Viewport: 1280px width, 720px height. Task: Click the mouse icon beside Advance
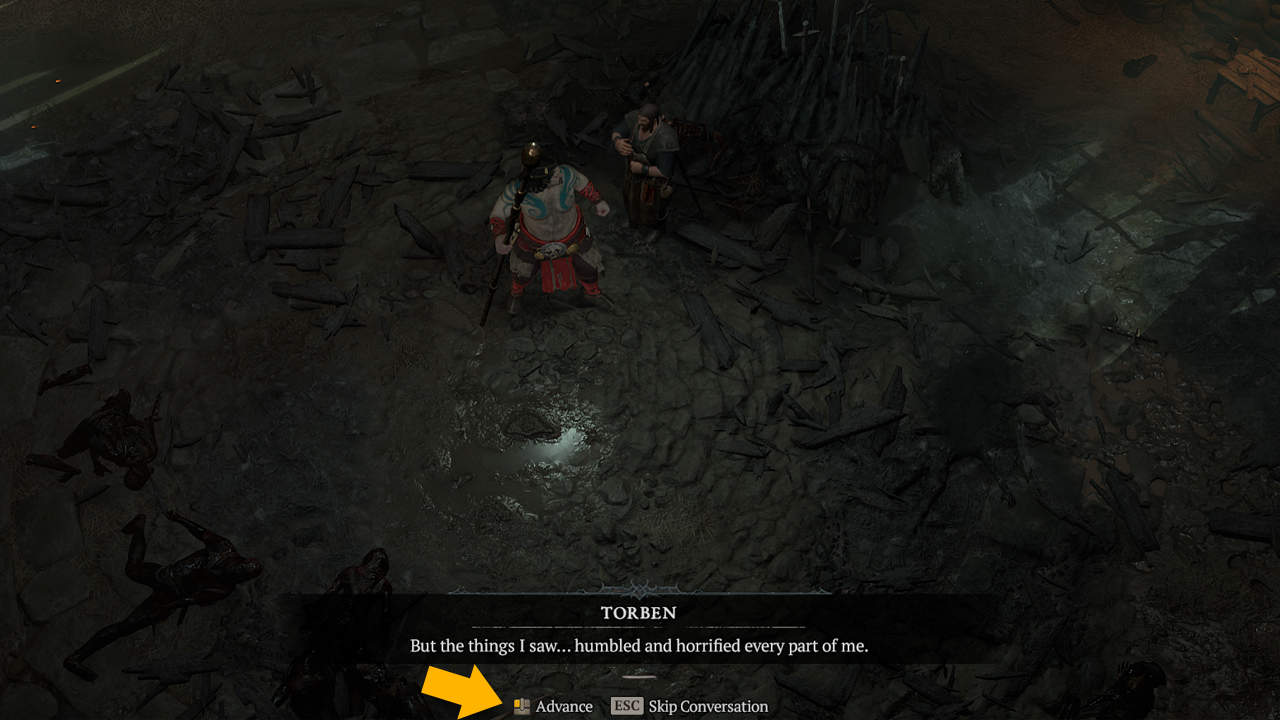pos(522,705)
